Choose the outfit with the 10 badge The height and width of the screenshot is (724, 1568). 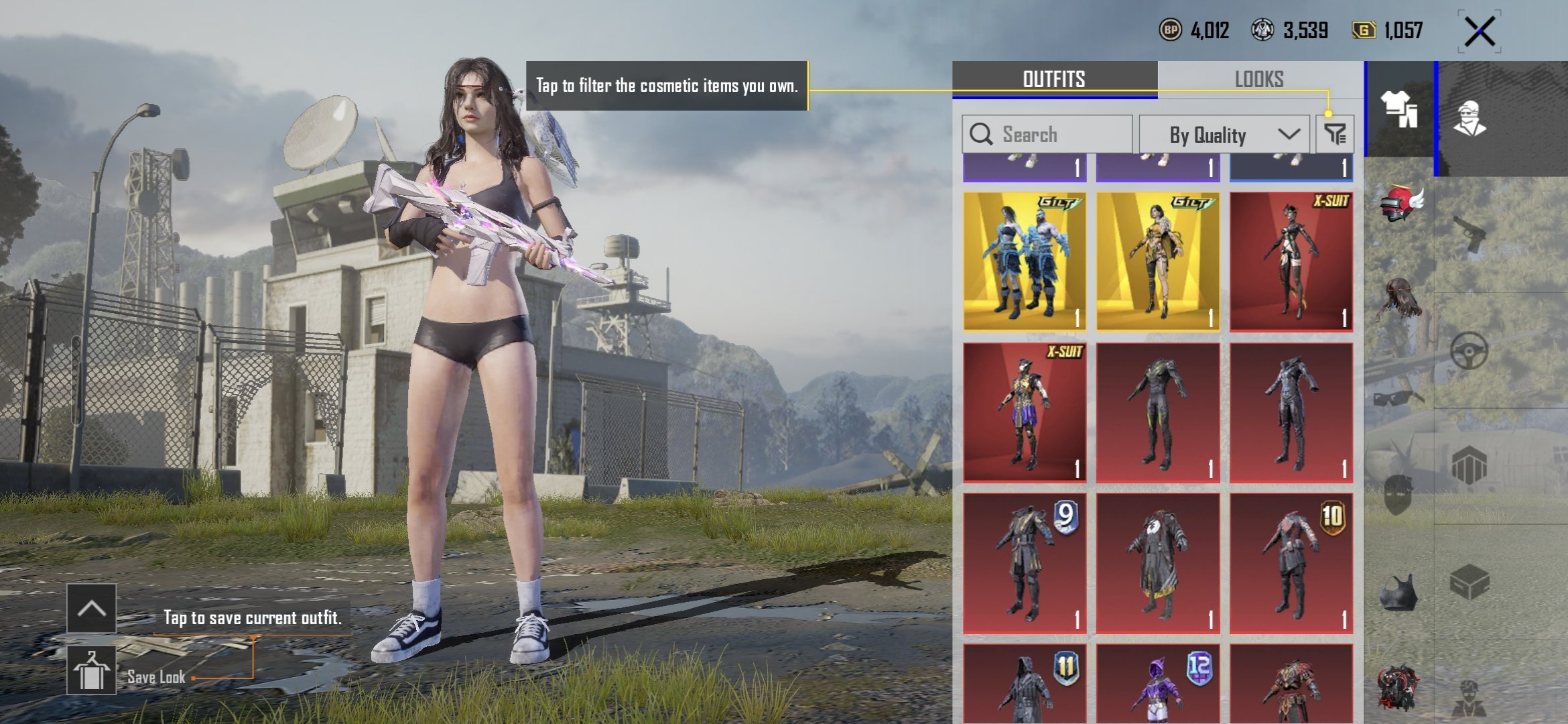tap(1291, 563)
